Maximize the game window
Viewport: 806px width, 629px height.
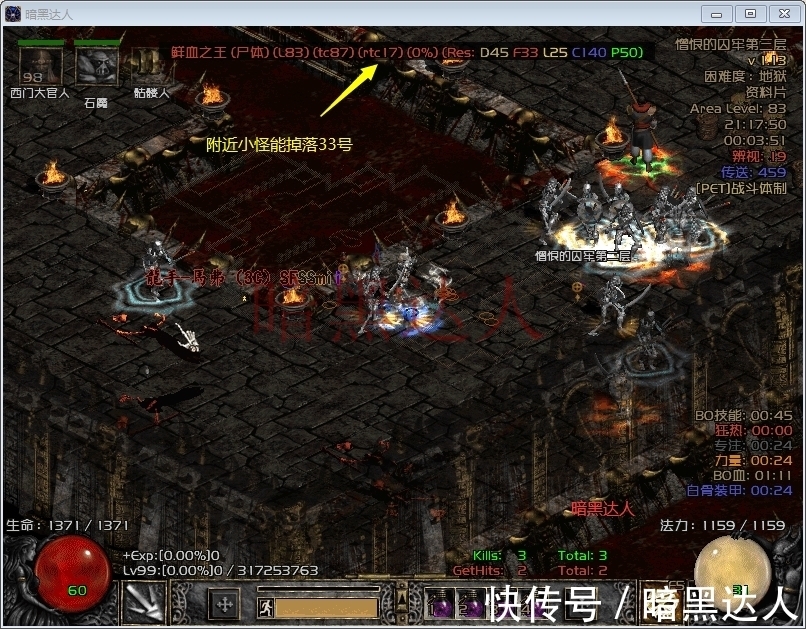coord(749,13)
